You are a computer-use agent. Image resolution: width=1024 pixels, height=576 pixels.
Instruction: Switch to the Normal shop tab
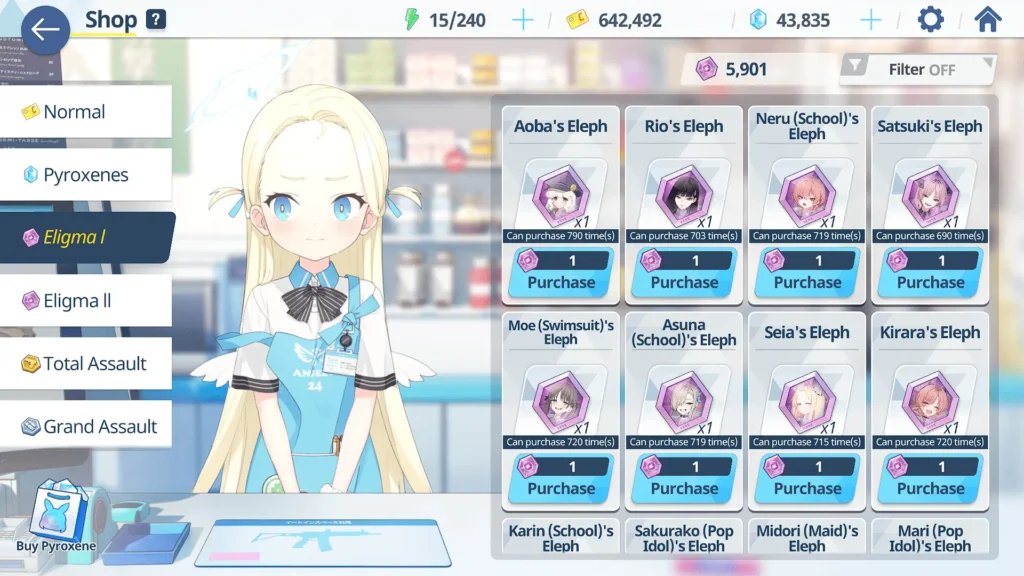tap(85, 112)
